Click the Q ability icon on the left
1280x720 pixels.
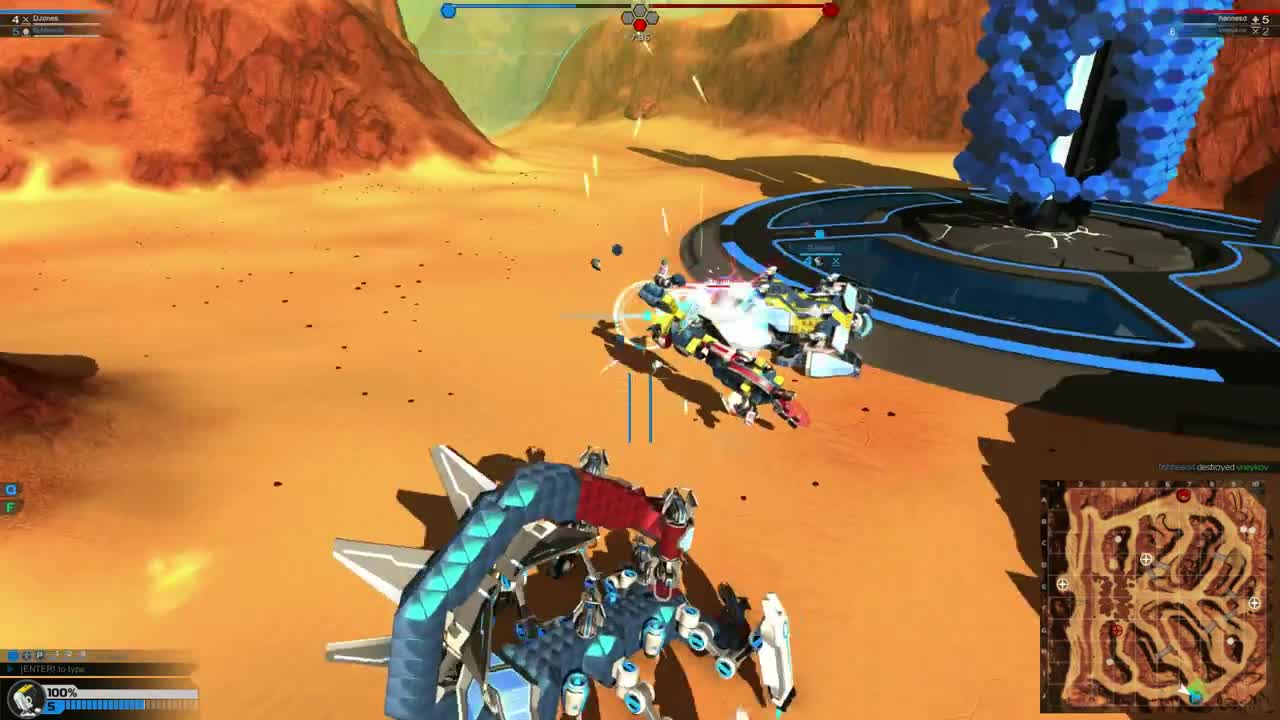[10, 489]
